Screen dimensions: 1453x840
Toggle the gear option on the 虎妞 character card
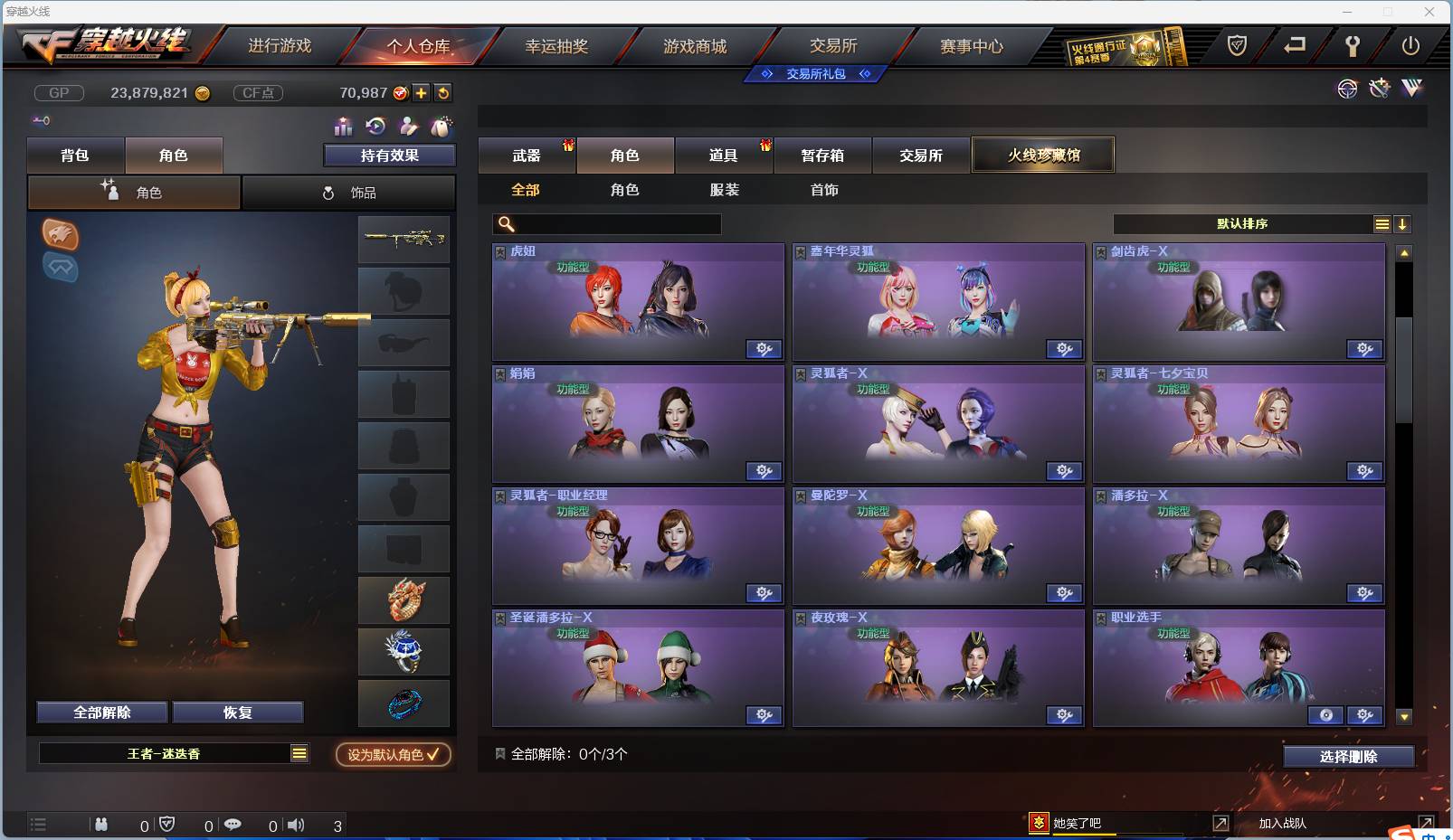click(764, 349)
